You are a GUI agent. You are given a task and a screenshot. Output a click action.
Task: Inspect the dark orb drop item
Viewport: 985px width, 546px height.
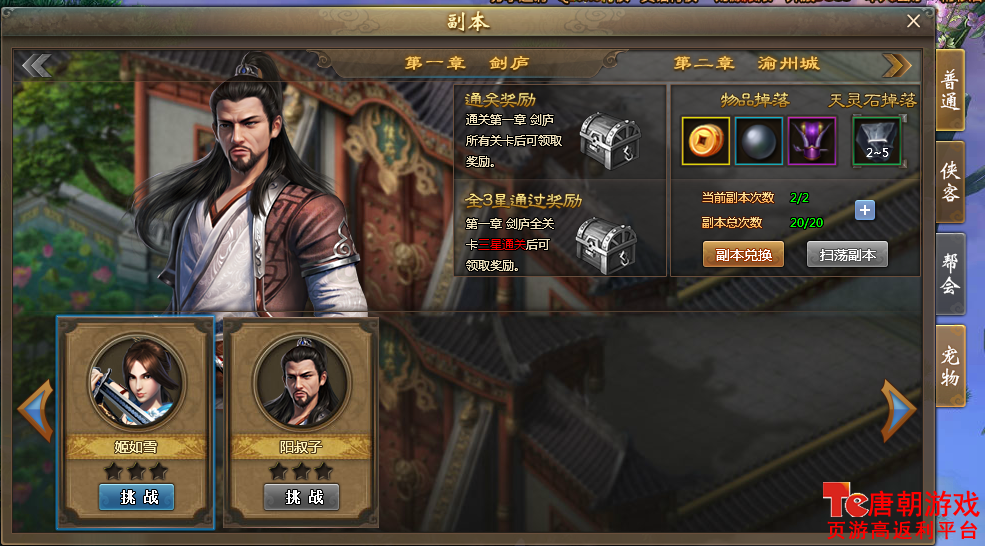(759, 141)
